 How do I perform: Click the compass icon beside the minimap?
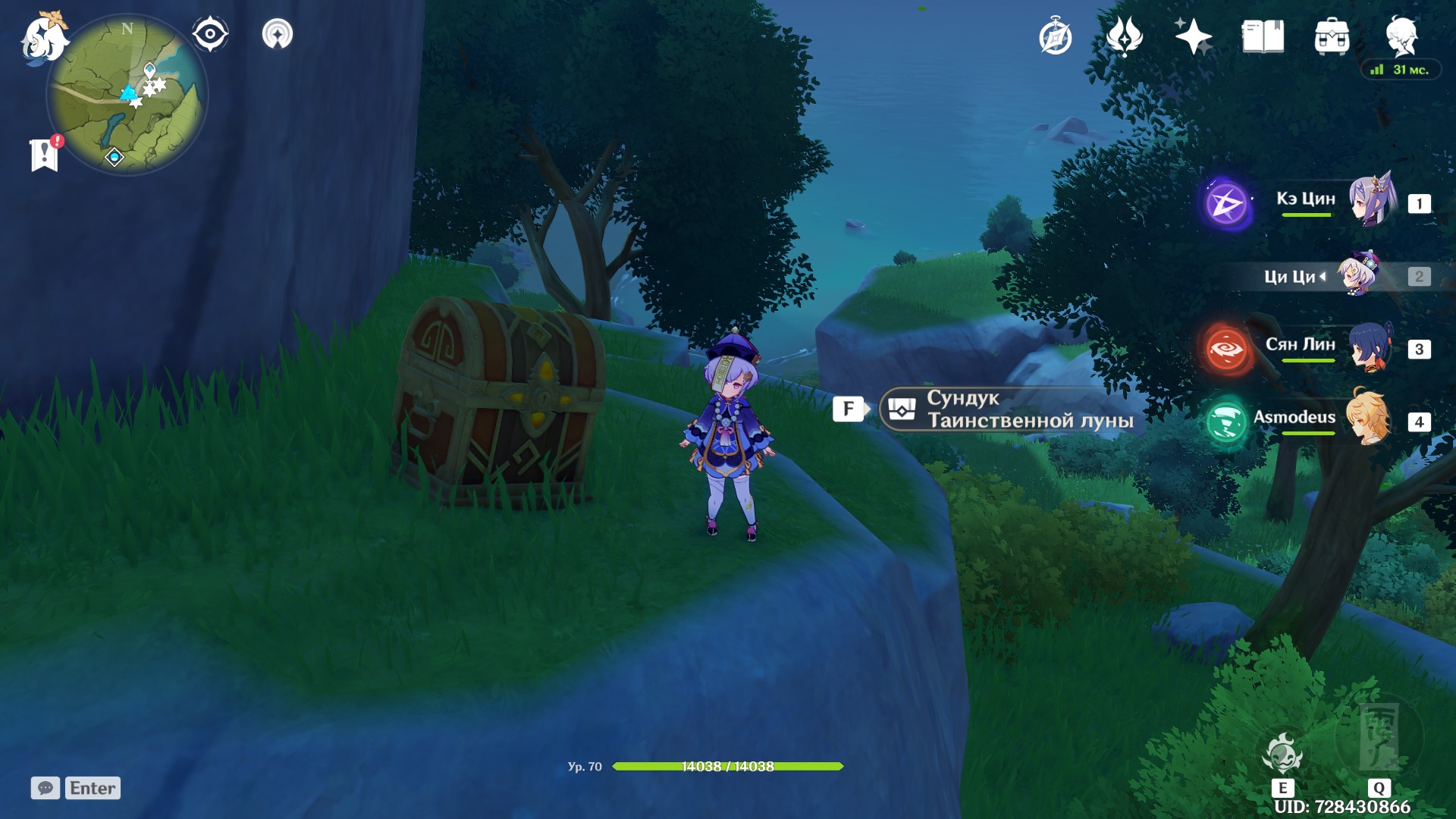210,33
